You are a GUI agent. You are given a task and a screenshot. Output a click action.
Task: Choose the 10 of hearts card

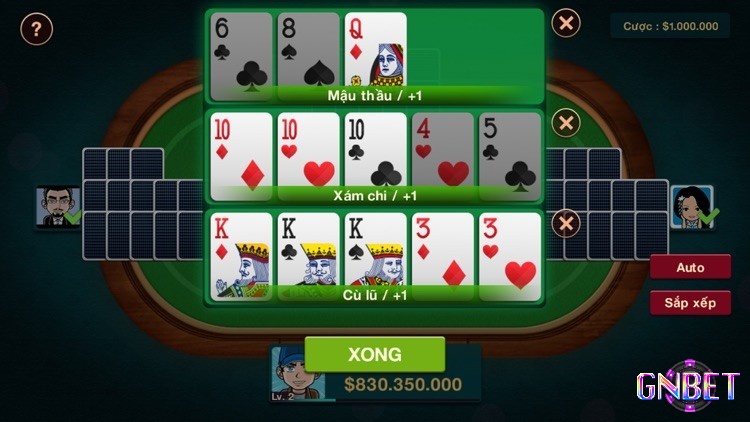point(307,150)
